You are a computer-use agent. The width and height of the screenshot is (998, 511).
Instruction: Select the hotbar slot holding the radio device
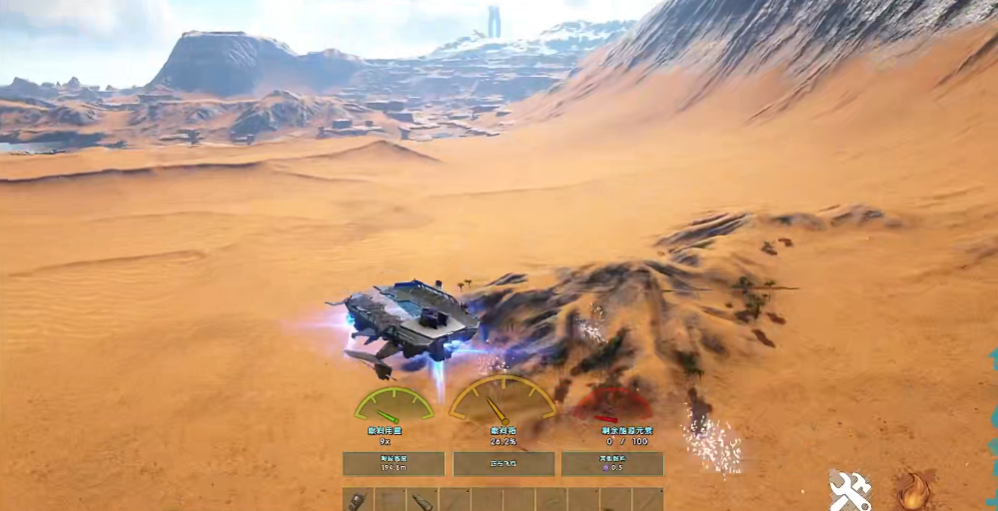point(358,500)
